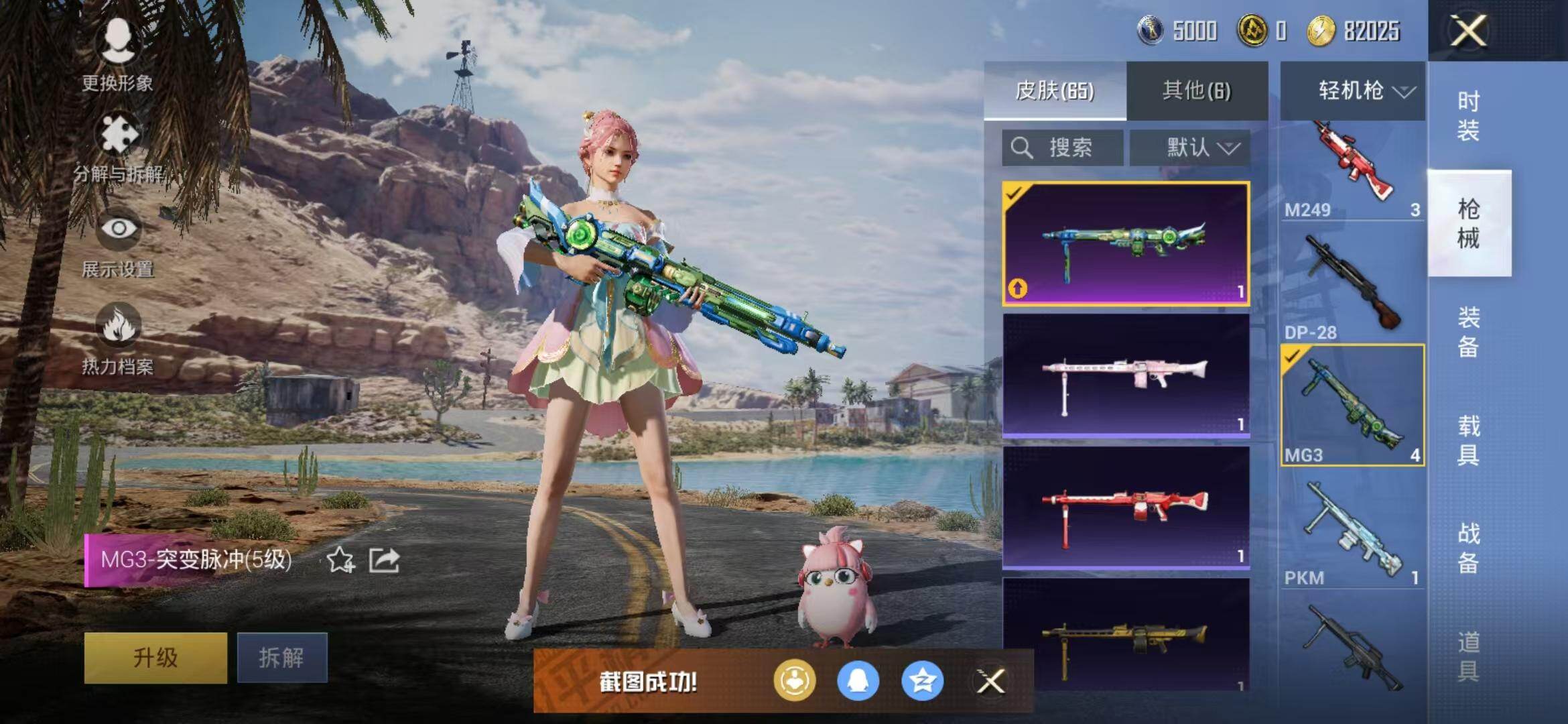
Task: Favorite the skin with the star icon
Action: [x=340, y=560]
